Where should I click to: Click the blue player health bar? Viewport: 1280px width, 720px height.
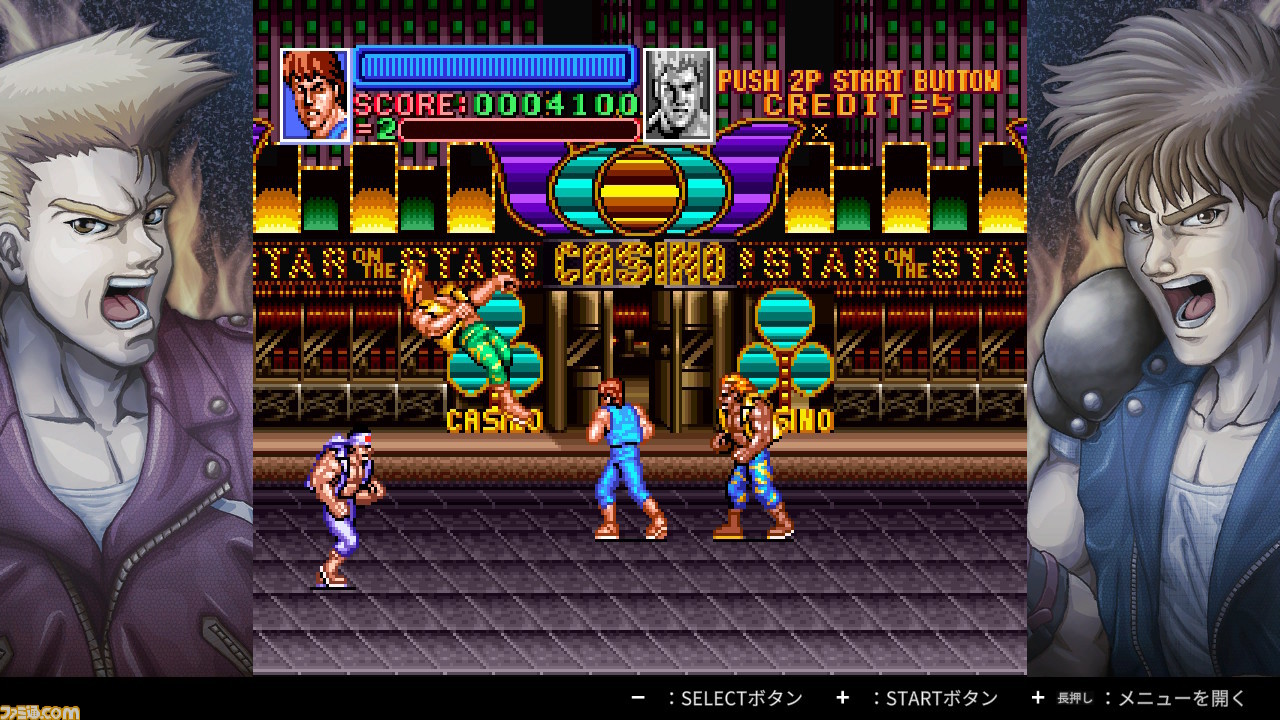[497, 66]
